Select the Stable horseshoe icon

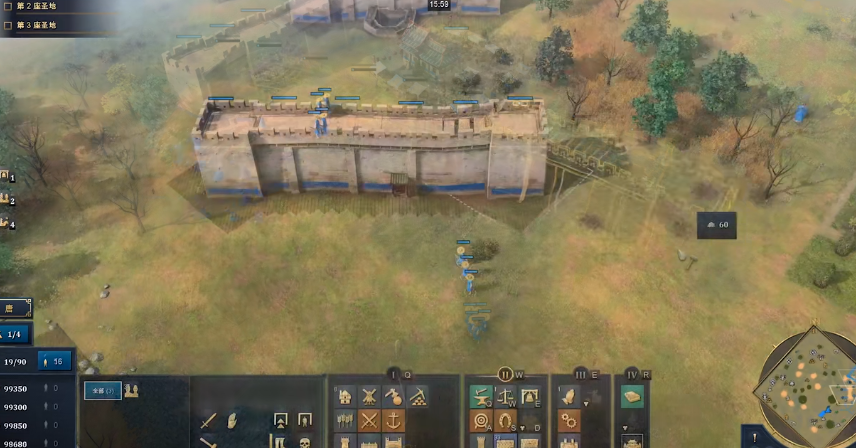[x=506, y=420]
